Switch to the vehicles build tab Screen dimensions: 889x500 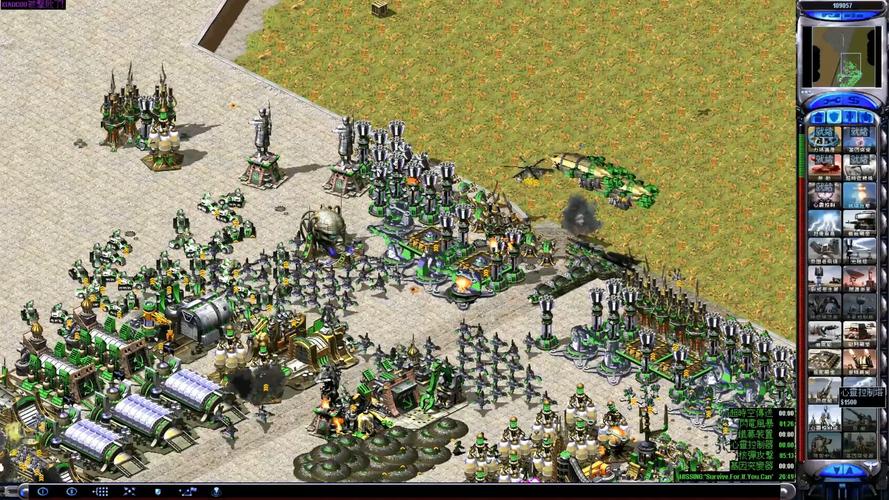(x=866, y=117)
